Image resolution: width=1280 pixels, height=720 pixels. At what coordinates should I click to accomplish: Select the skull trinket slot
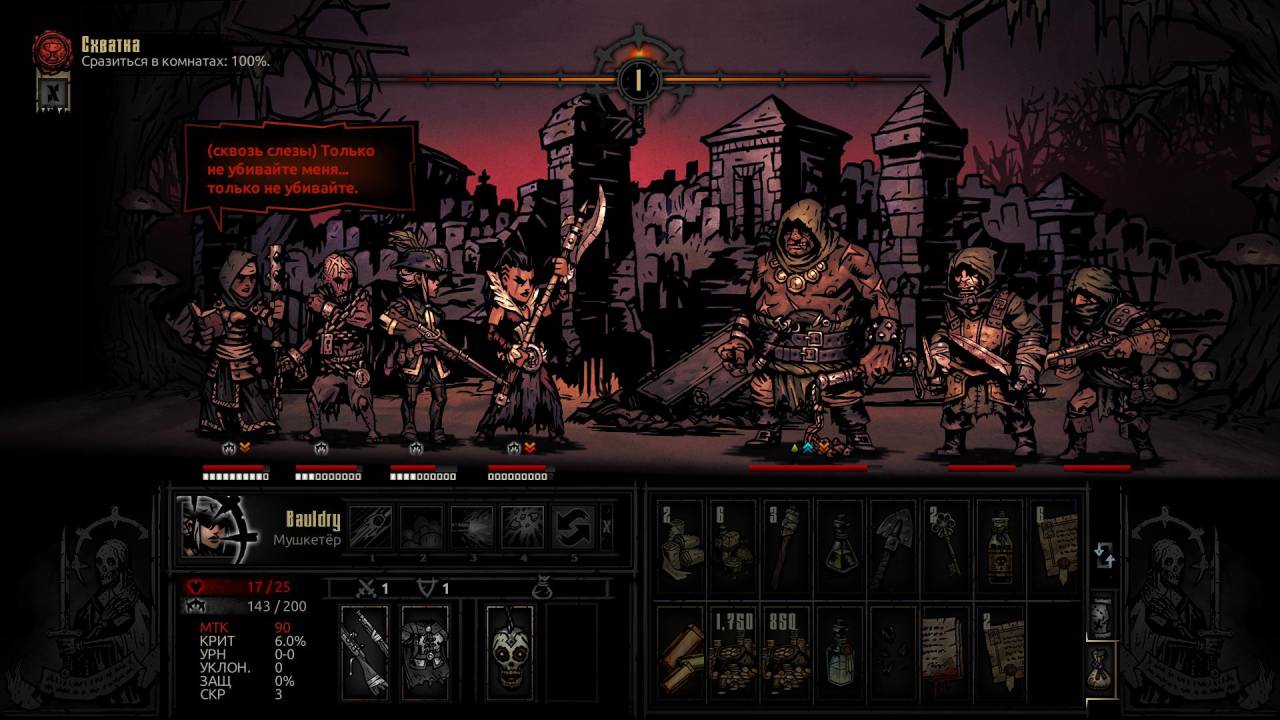[x=510, y=652]
